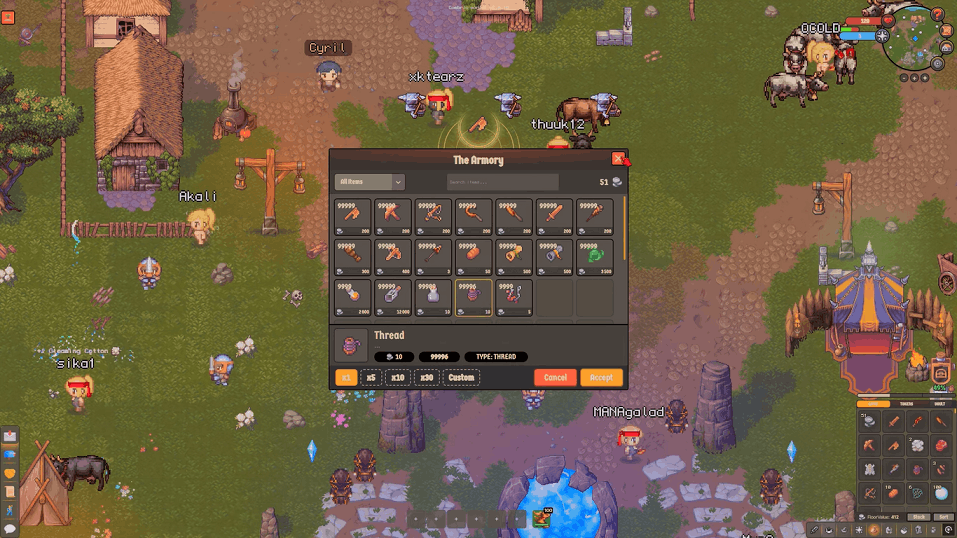Accept the Thread purchase
957x538 pixels.
click(601, 377)
